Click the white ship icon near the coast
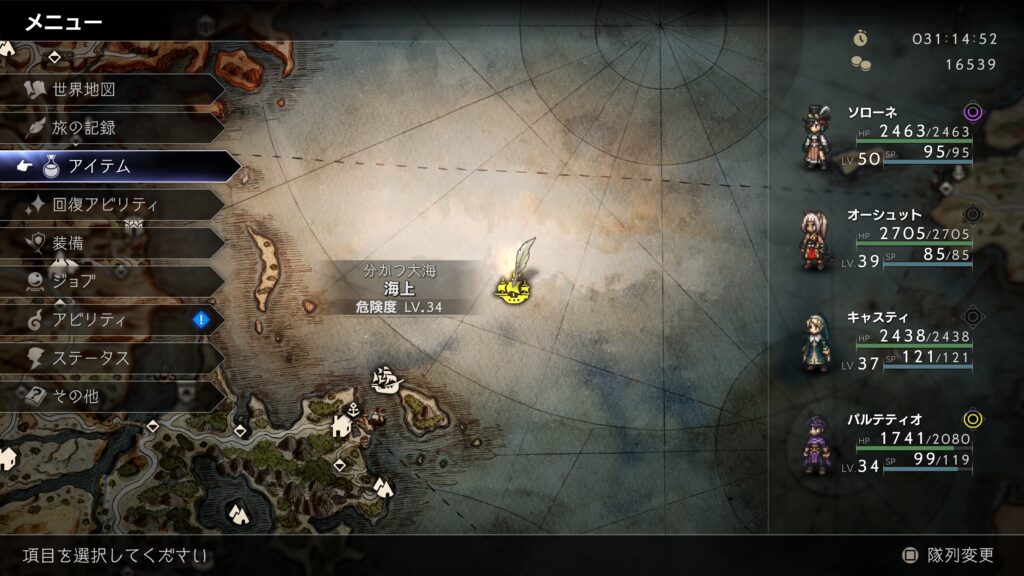The width and height of the screenshot is (1024, 576). 385,379
